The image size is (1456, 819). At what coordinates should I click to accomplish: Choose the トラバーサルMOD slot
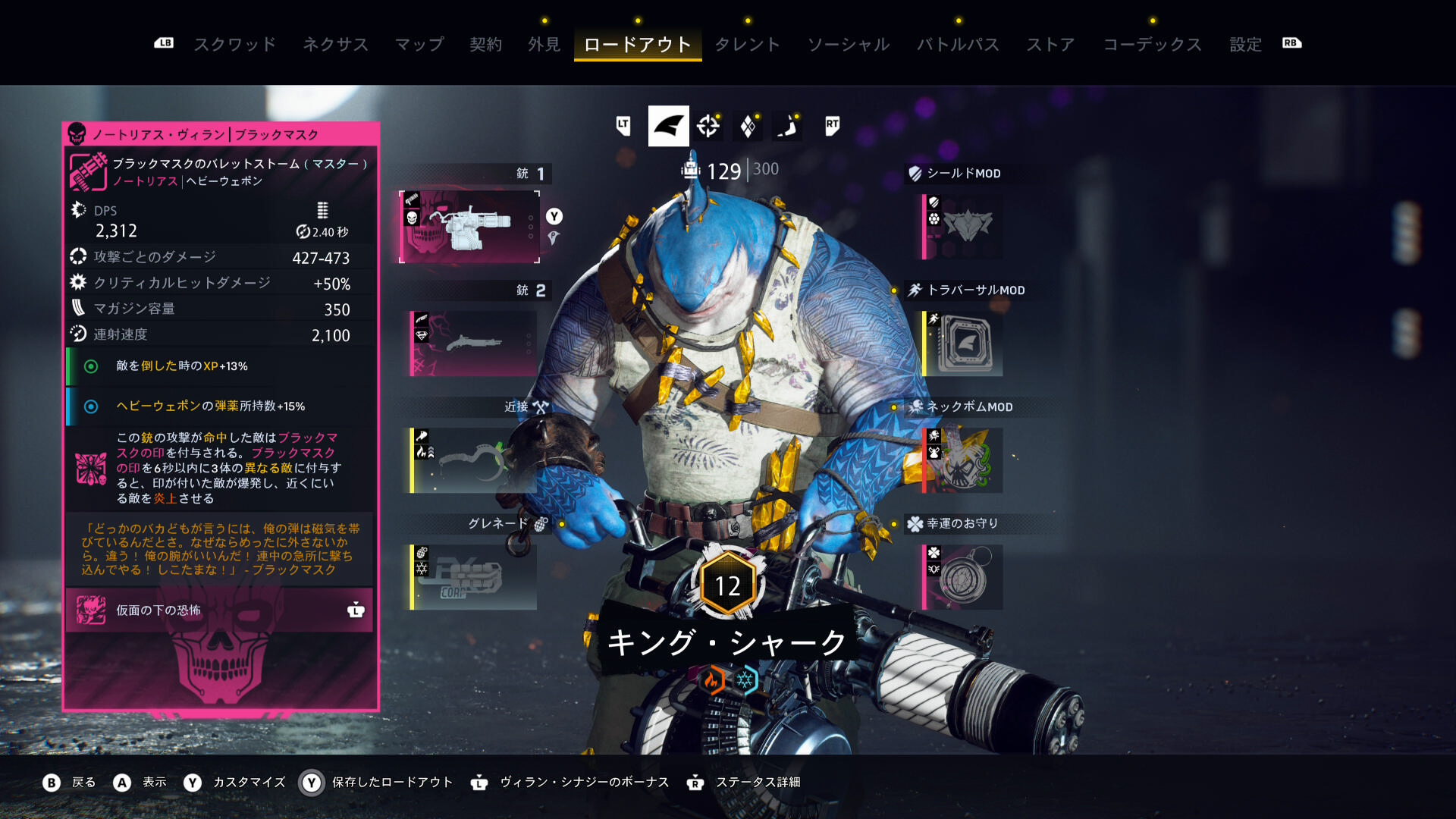point(963,344)
